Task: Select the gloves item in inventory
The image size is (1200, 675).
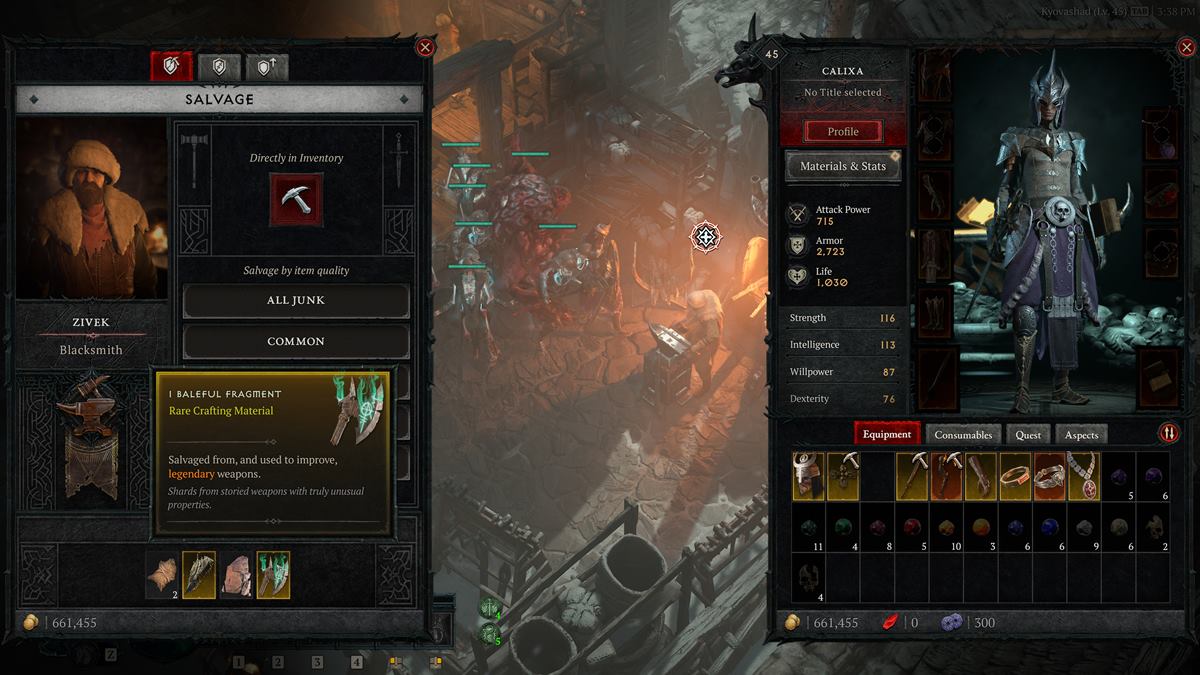Action: 981,476
